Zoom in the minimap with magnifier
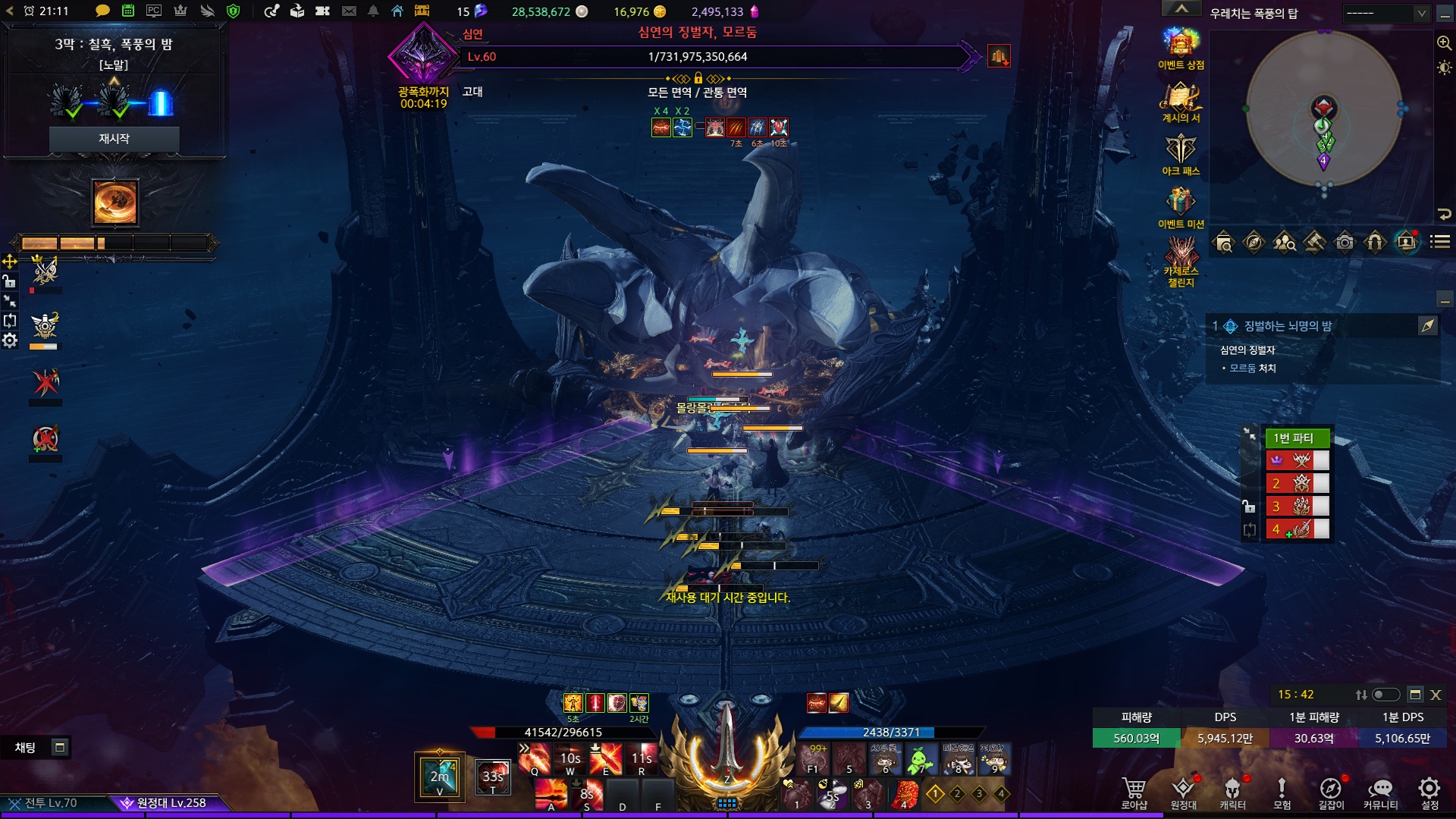Screen dimensions: 1456x819 [x=1444, y=43]
